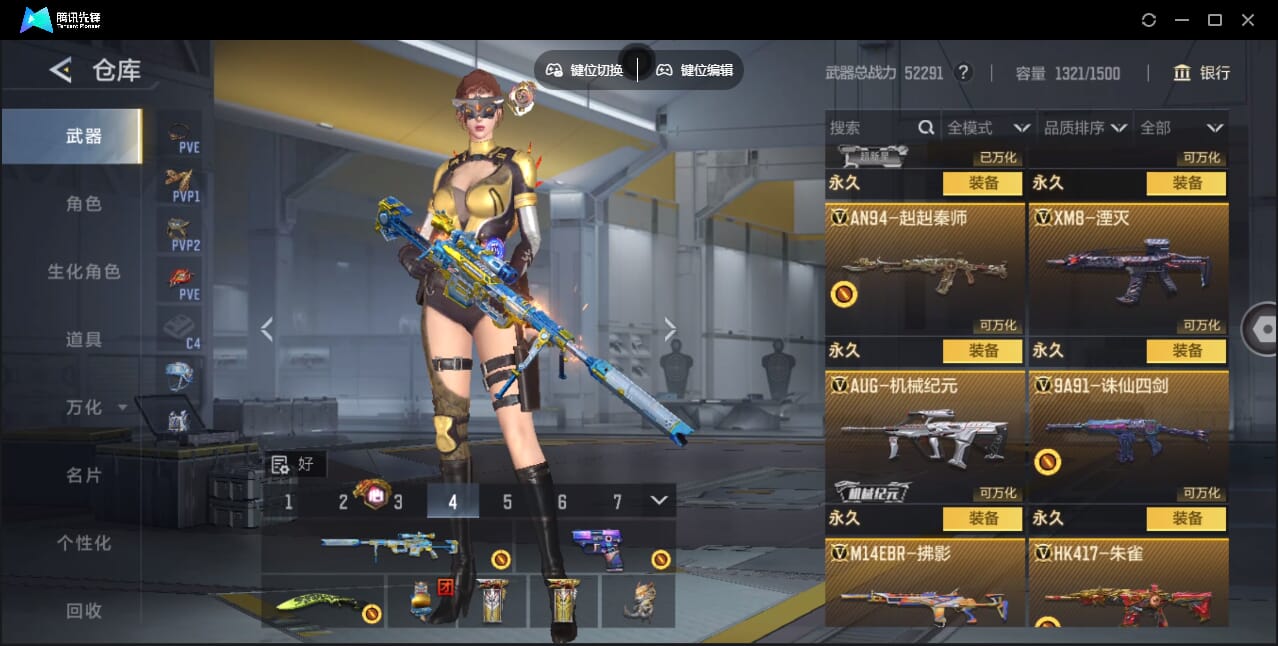Open the 银行 bank

[1201, 73]
